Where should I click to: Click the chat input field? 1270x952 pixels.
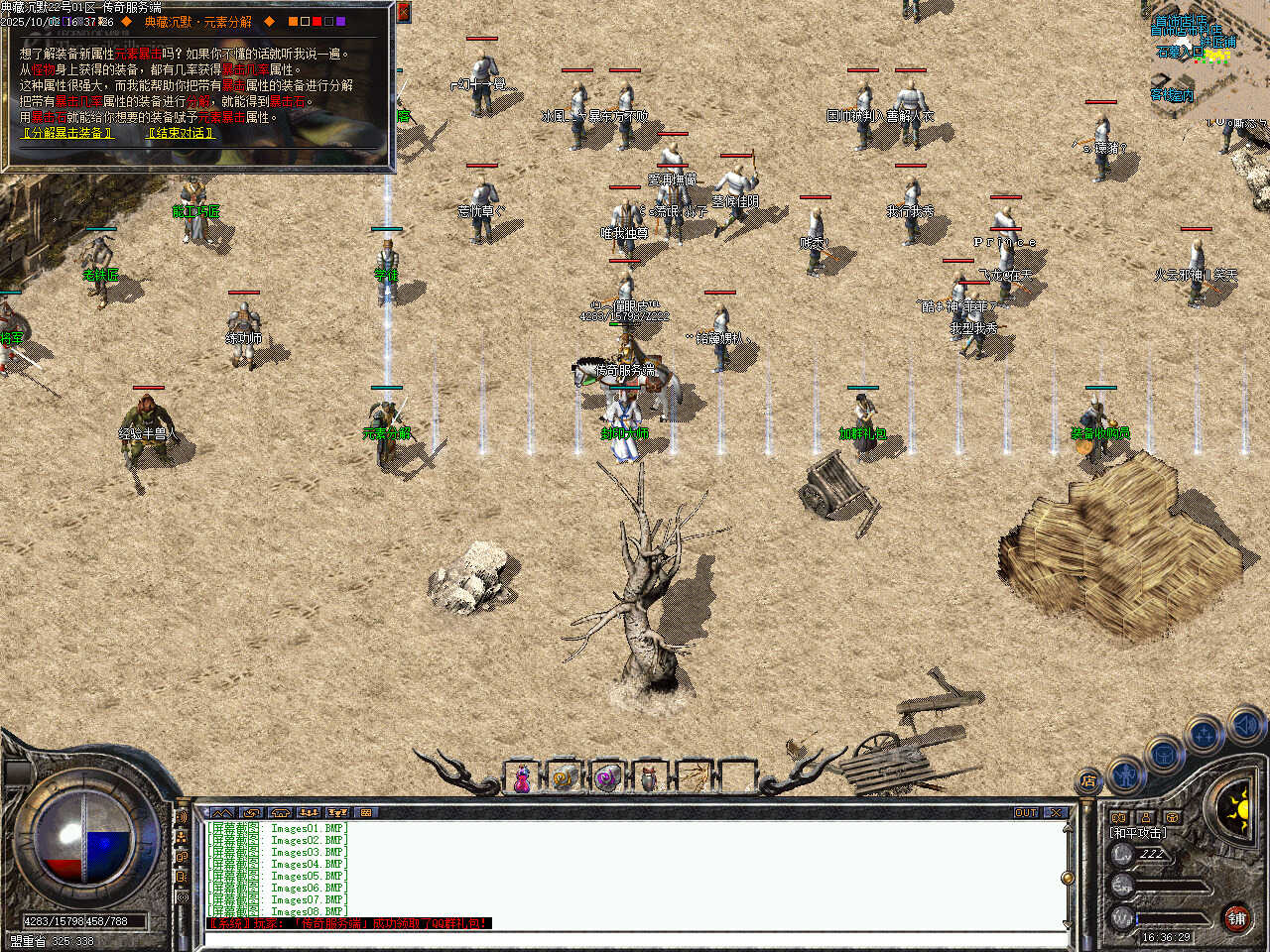tap(635, 938)
